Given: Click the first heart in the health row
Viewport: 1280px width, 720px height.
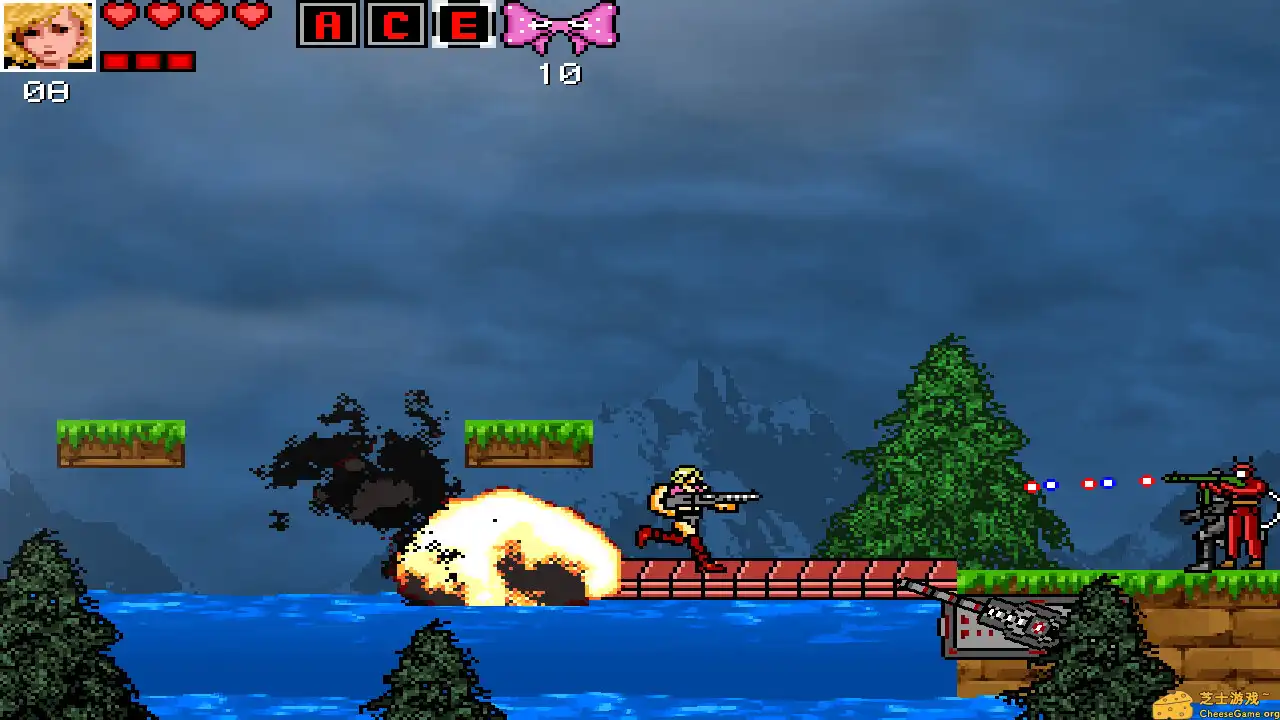Looking at the screenshot, I should pyautogui.click(x=121, y=16).
